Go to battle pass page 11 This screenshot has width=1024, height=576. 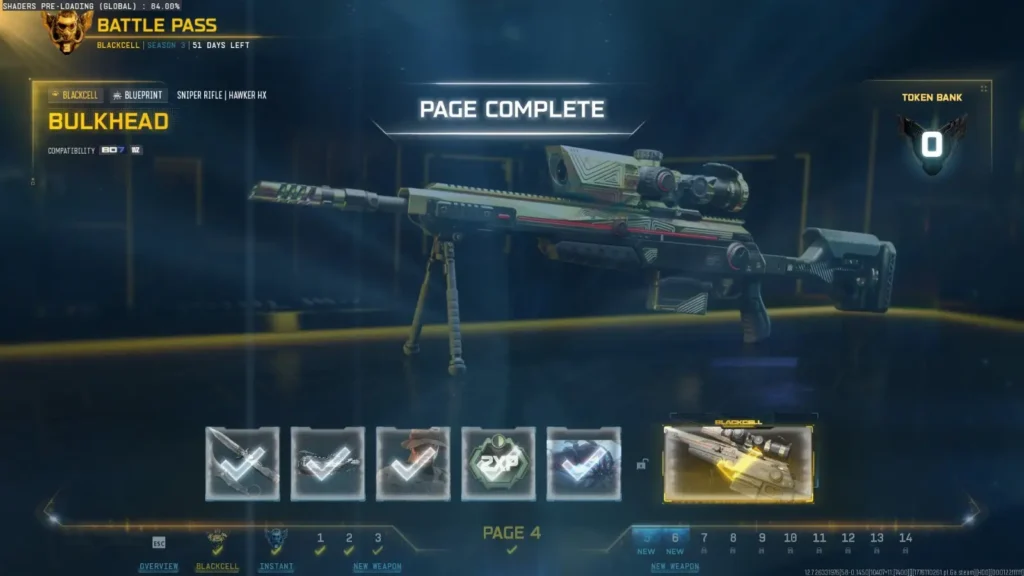coord(819,542)
